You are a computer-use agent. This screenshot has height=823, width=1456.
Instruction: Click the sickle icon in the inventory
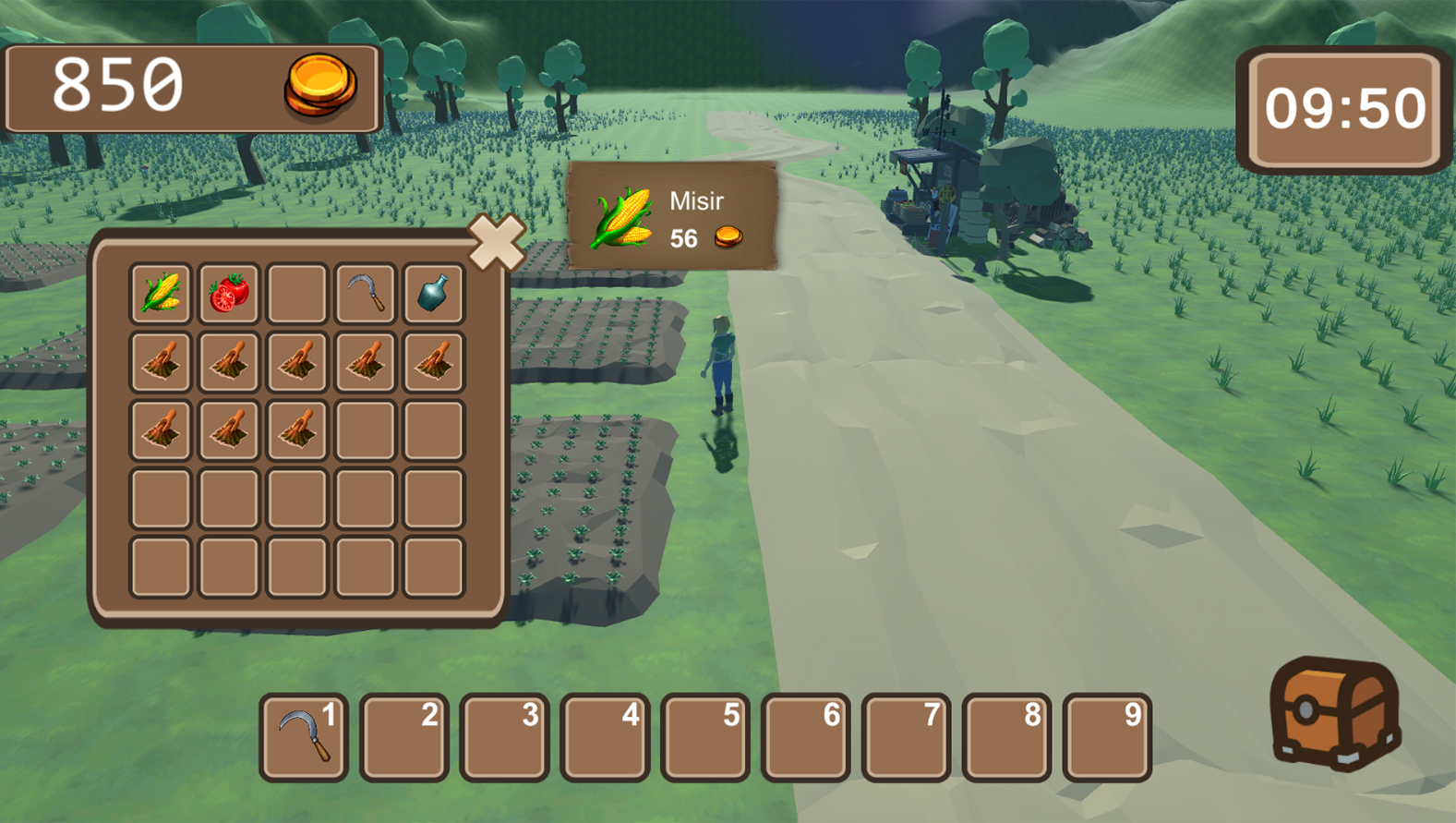(x=365, y=292)
